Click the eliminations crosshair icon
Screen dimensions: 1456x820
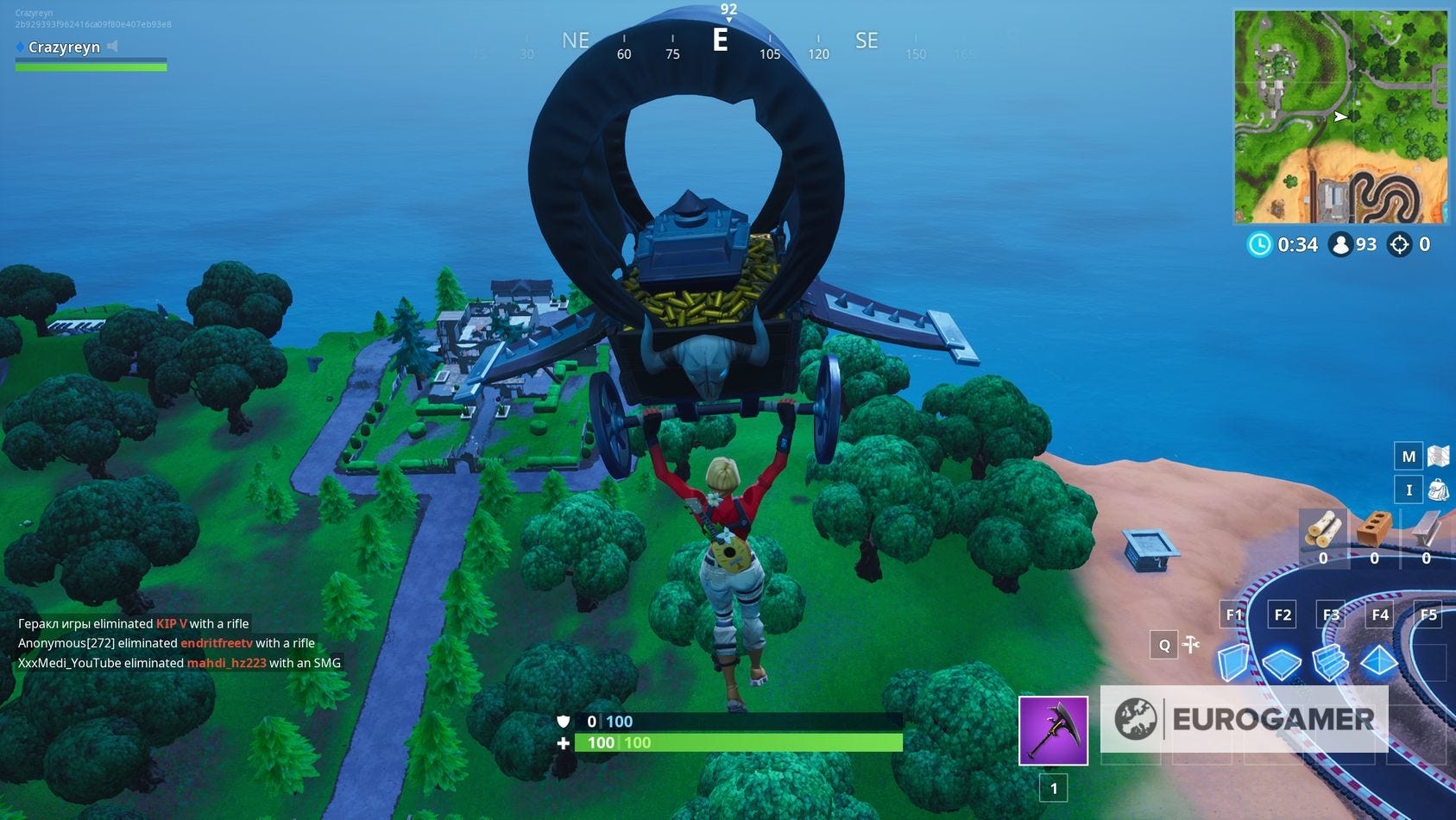pyautogui.click(x=1400, y=244)
